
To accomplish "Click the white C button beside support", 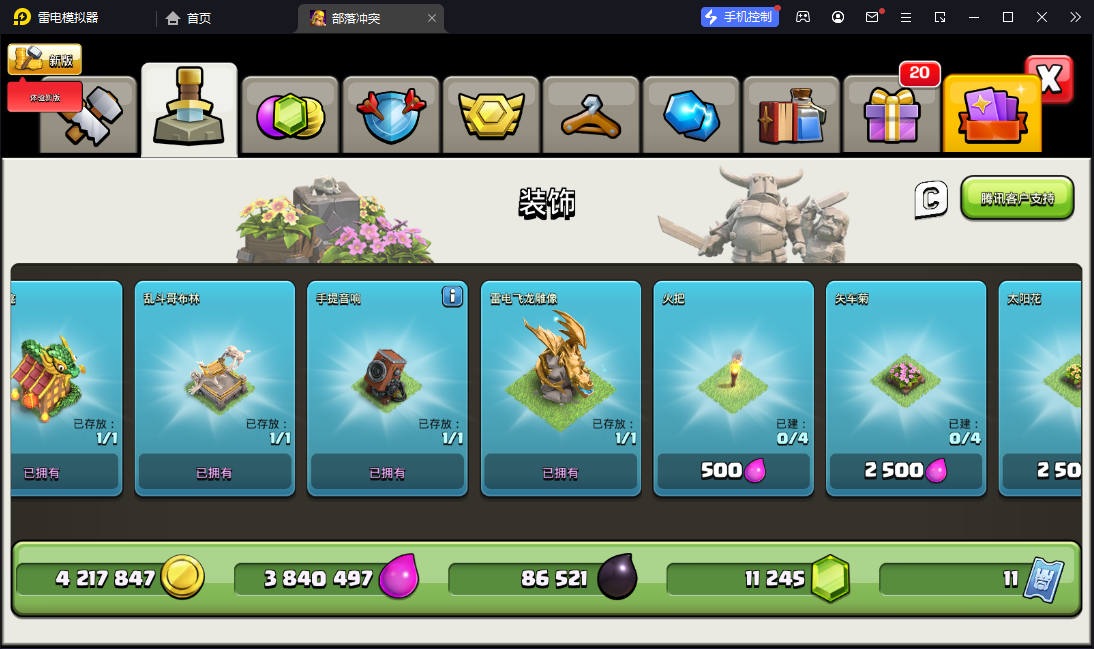I will (930, 199).
